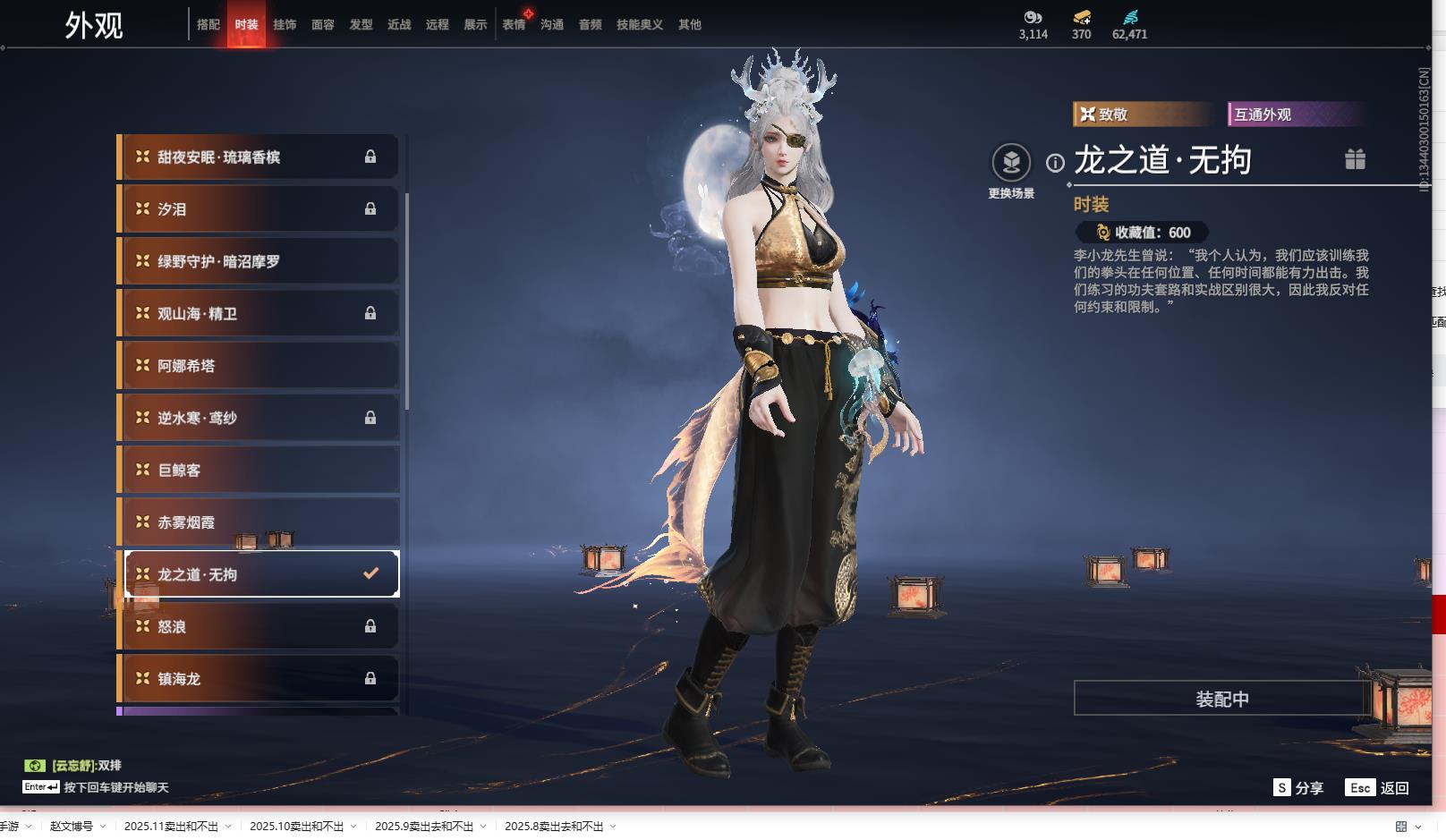Open the 2025.11卖出和不出 sheet tab
Image resolution: width=1446 pixels, height=840 pixels.
pos(171,827)
